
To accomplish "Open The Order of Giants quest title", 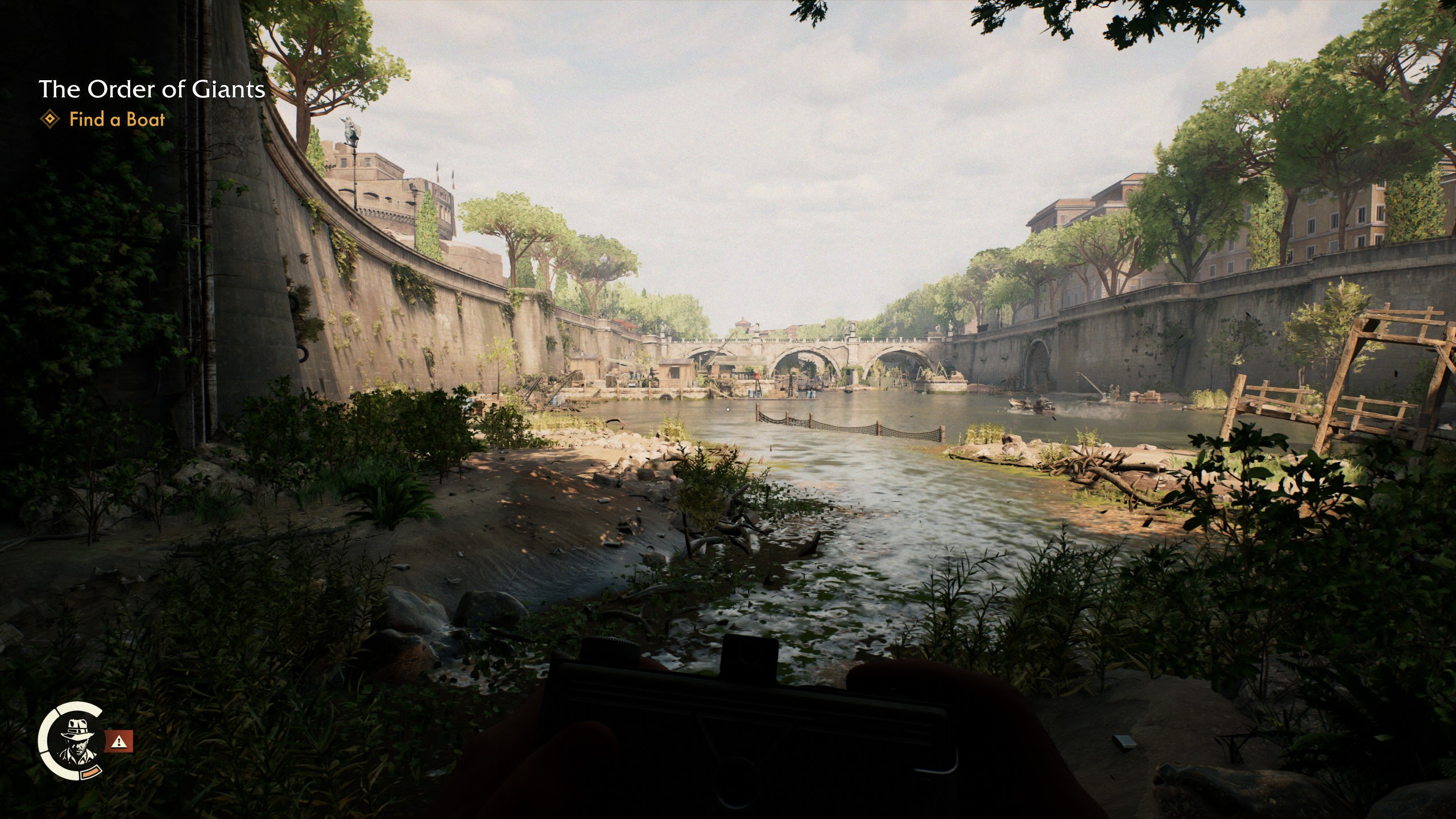I will (x=152, y=89).
